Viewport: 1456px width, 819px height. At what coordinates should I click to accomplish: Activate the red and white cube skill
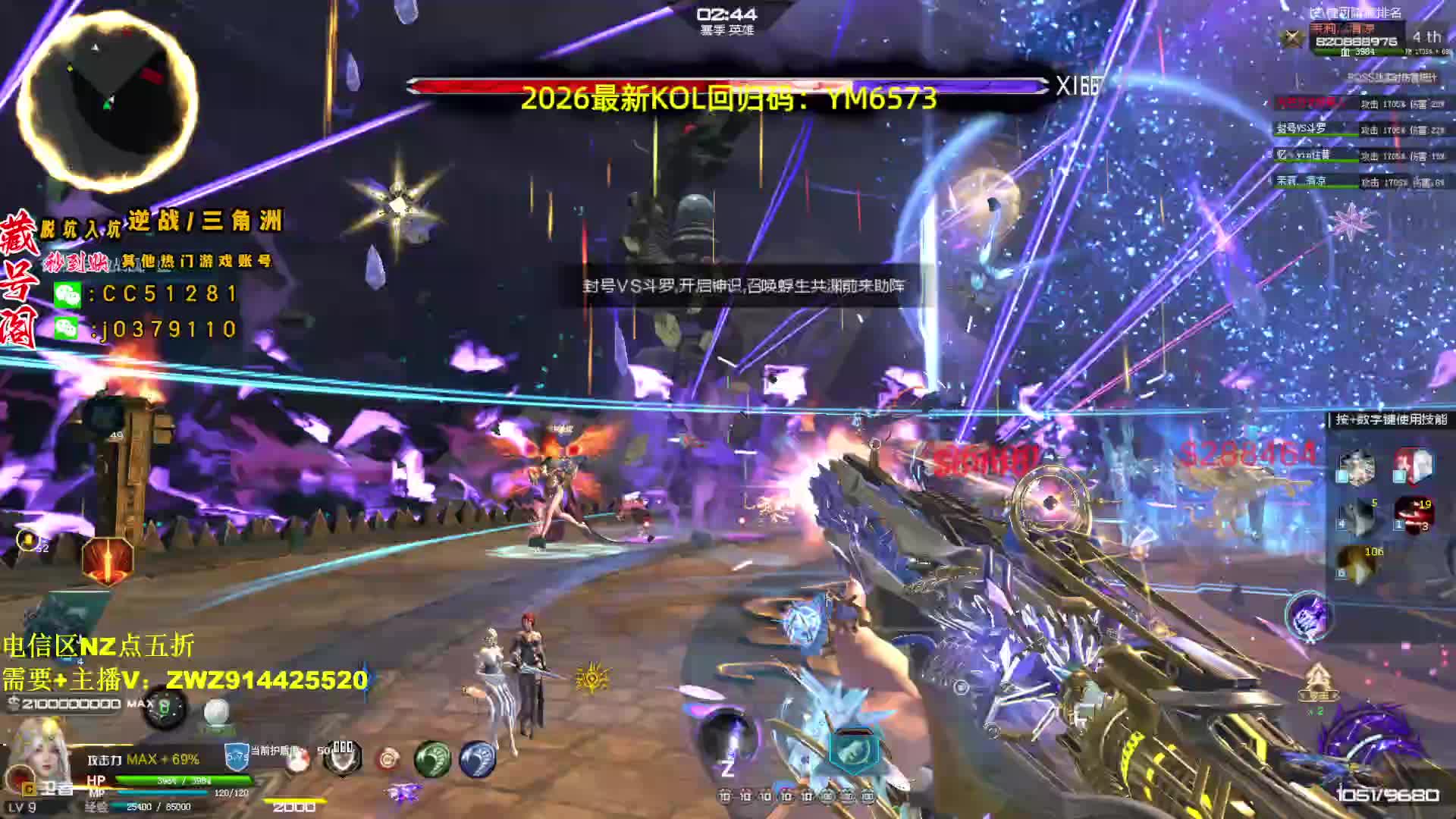pyautogui.click(x=1414, y=466)
